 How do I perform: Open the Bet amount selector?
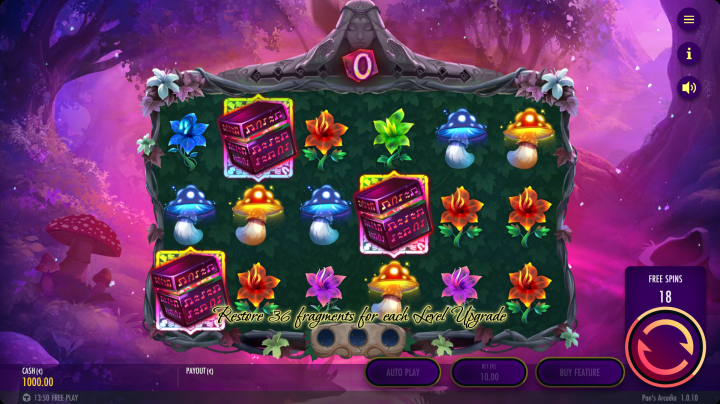point(489,372)
